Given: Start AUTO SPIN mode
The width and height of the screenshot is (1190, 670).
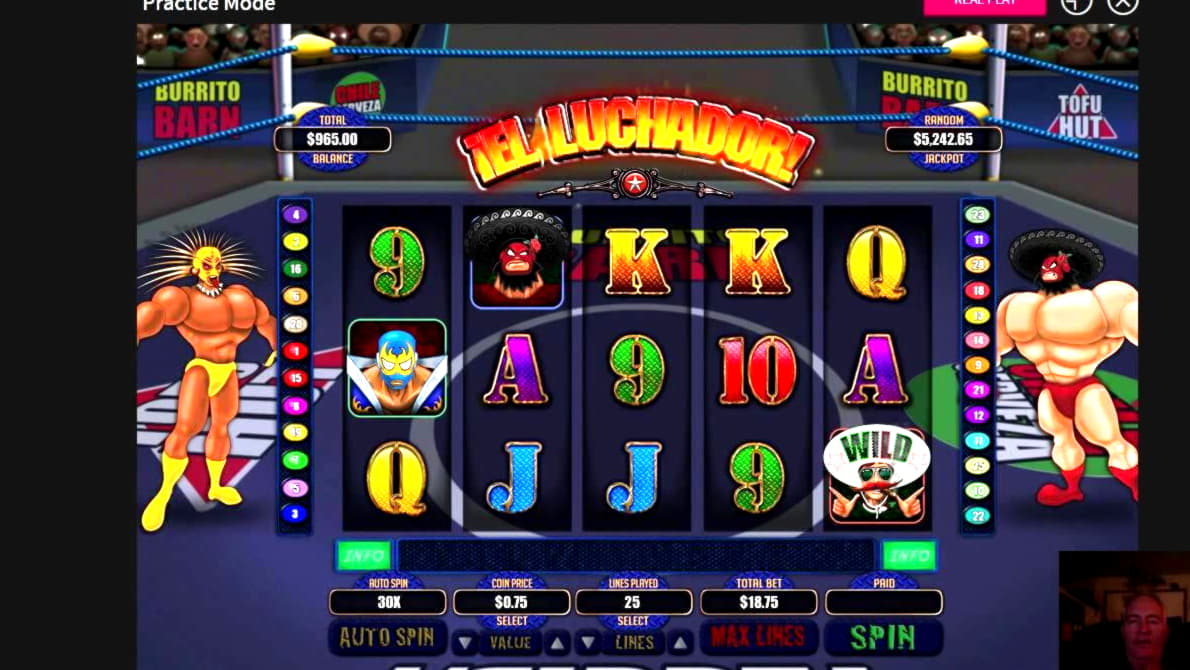Looking at the screenshot, I should tap(387, 637).
